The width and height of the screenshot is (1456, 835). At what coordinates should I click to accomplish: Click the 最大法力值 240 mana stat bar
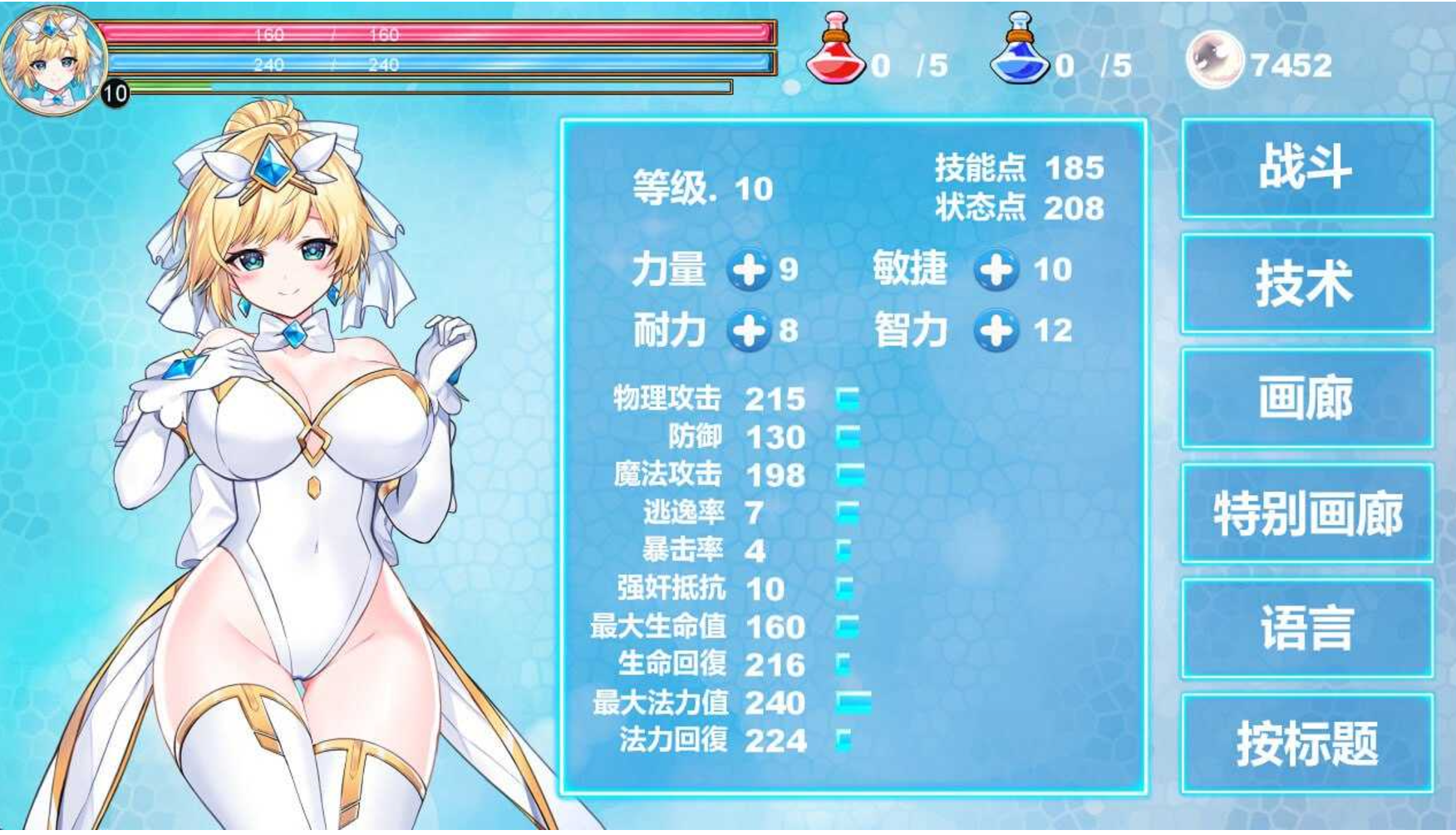pyautogui.click(x=852, y=702)
